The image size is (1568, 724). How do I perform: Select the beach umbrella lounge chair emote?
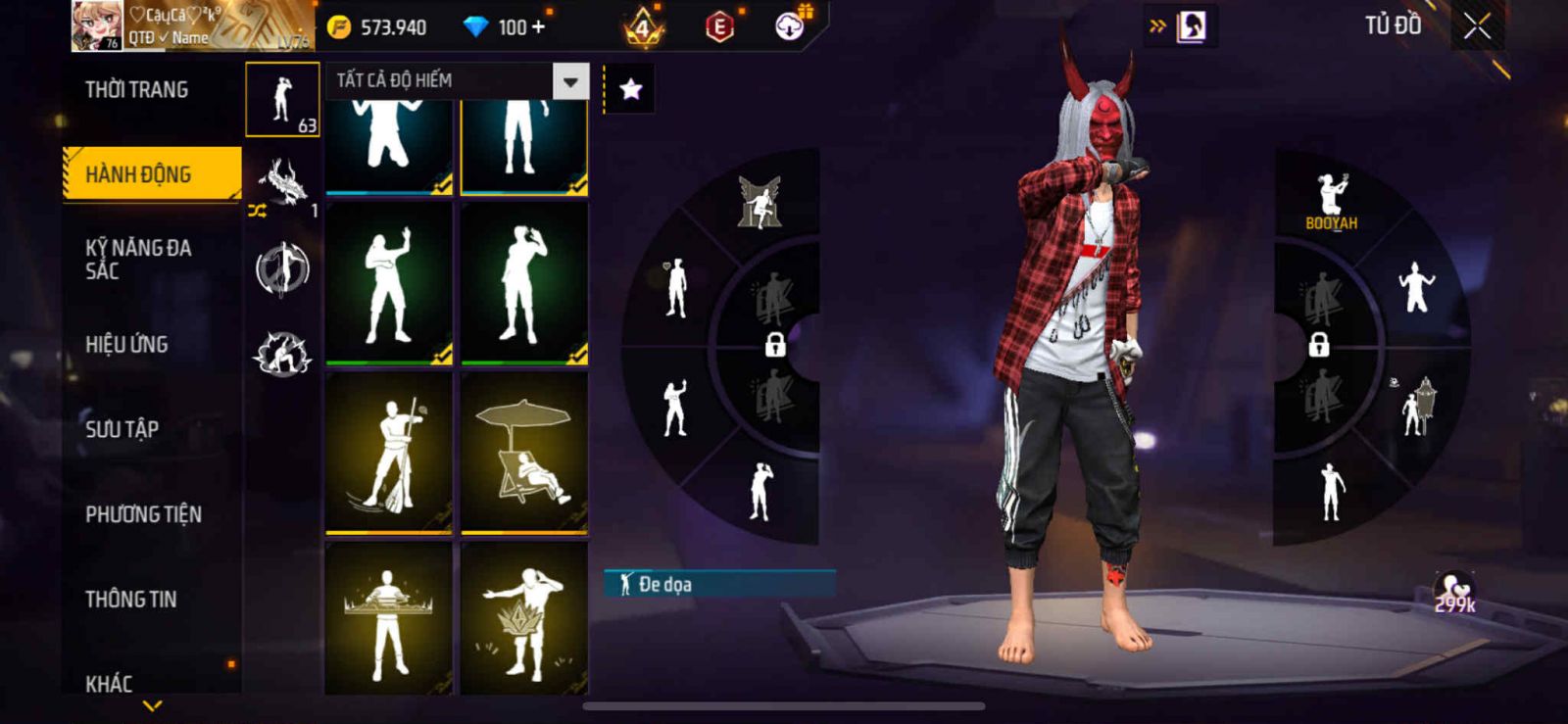(x=524, y=453)
